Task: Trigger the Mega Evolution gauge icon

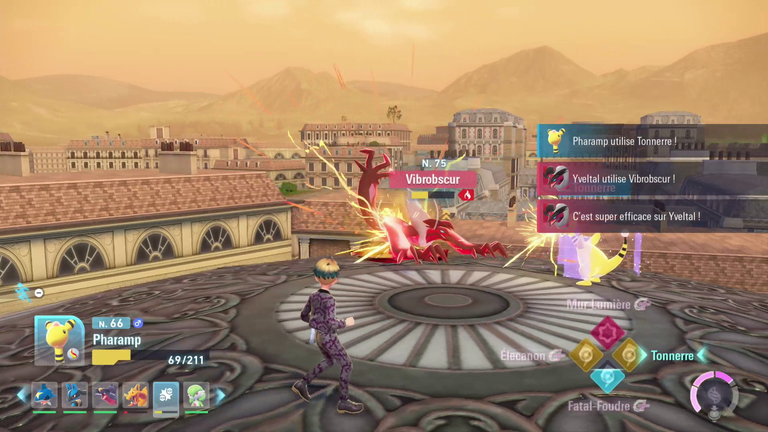Action: point(714,394)
